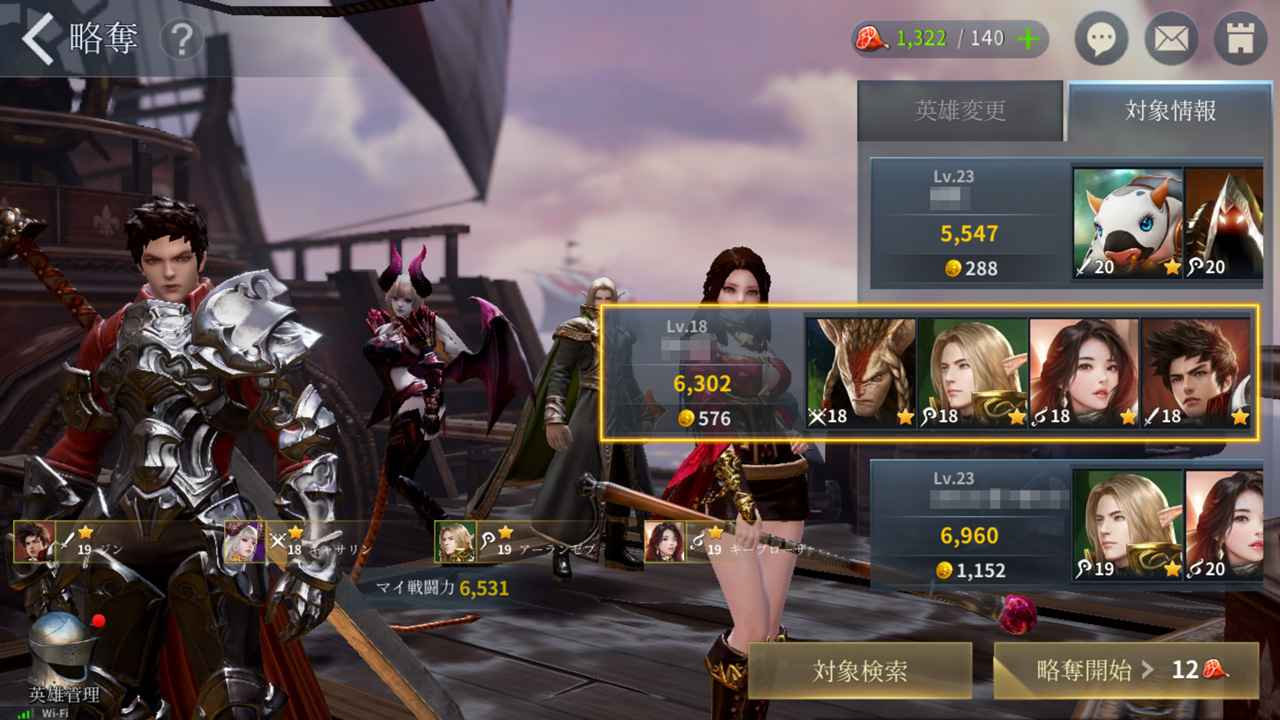Return to castle via the tower icon
The width and height of the screenshot is (1280, 720).
coord(1240,40)
